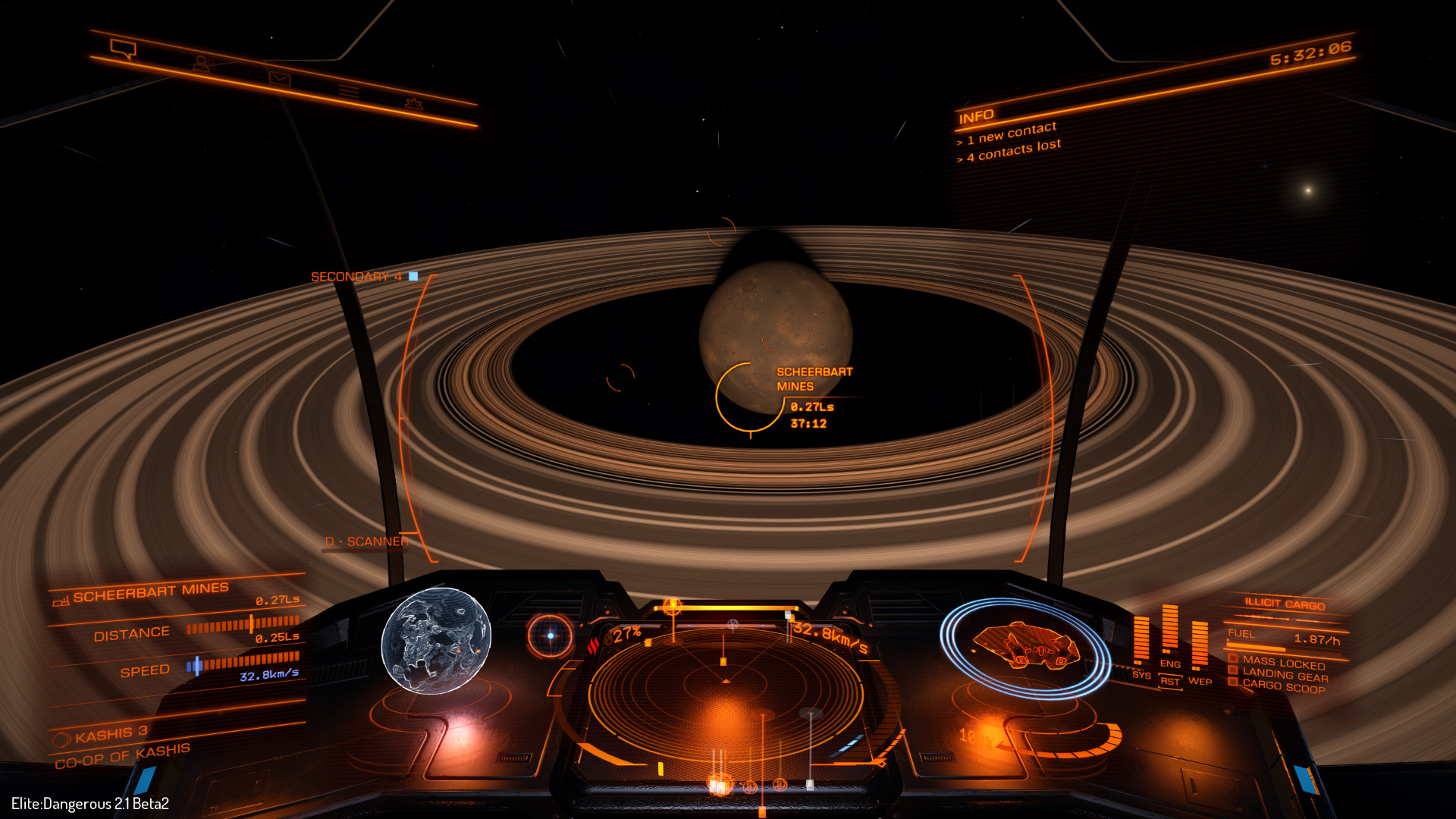Image resolution: width=1456 pixels, height=819 pixels.
Task: Divert power to WEP
Action: [1200, 680]
